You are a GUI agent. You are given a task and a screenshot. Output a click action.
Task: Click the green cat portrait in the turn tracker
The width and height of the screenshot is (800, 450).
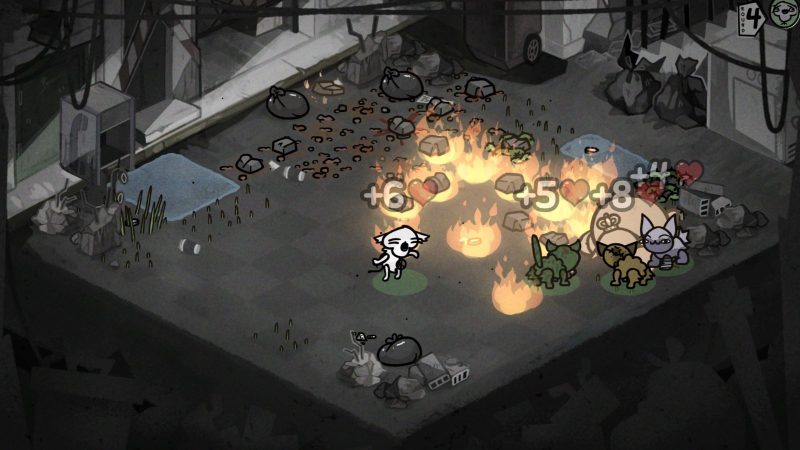coord(785,14)
